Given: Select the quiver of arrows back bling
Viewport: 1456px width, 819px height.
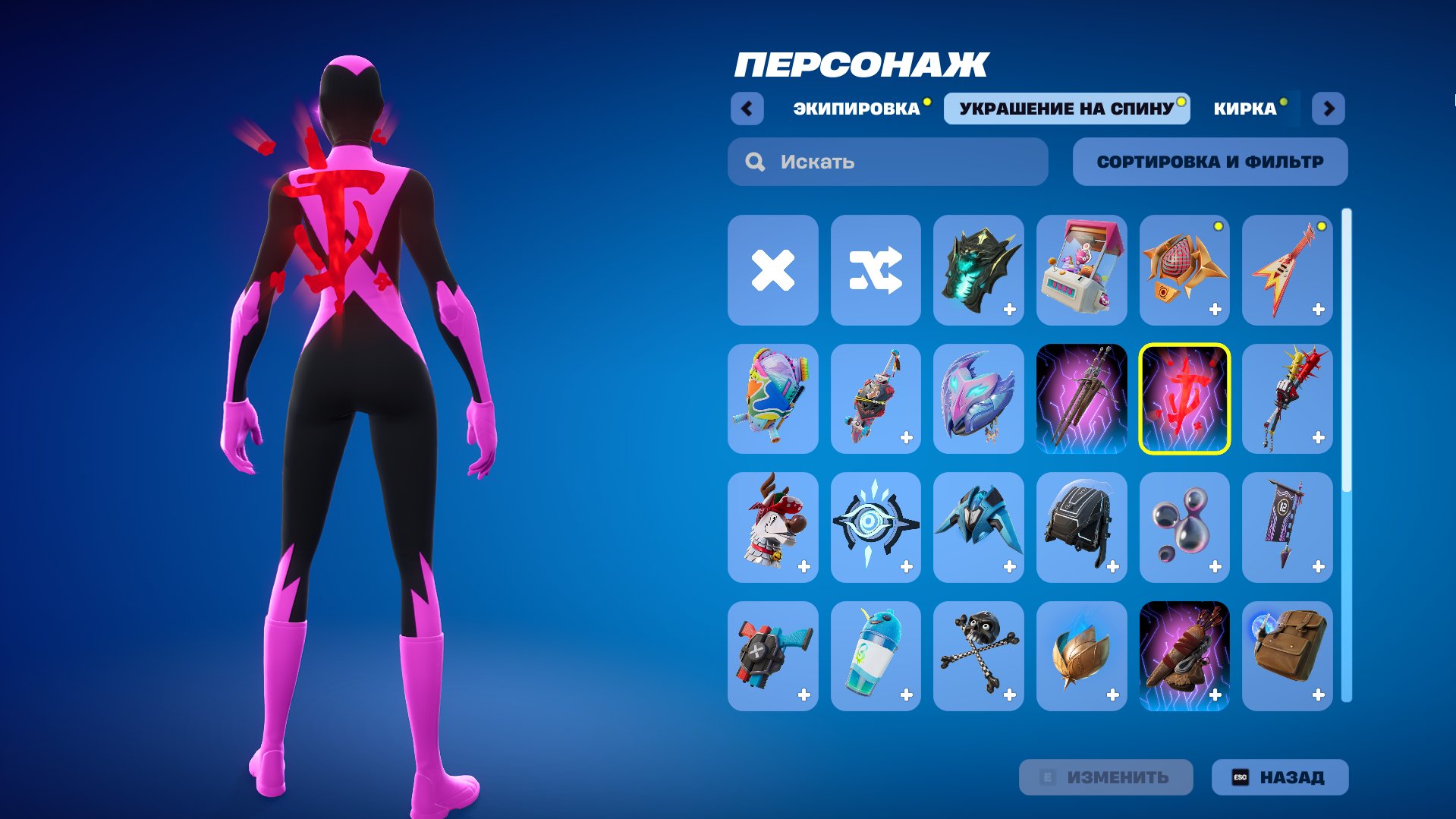Looking at the screenshot, I should point(1184,657).
